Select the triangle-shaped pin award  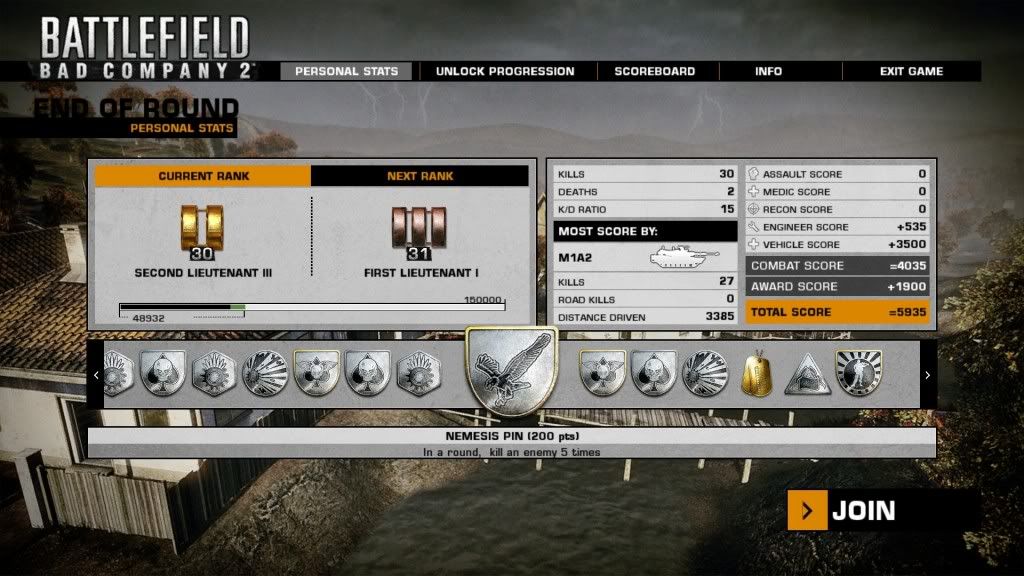tap(807, 375)
